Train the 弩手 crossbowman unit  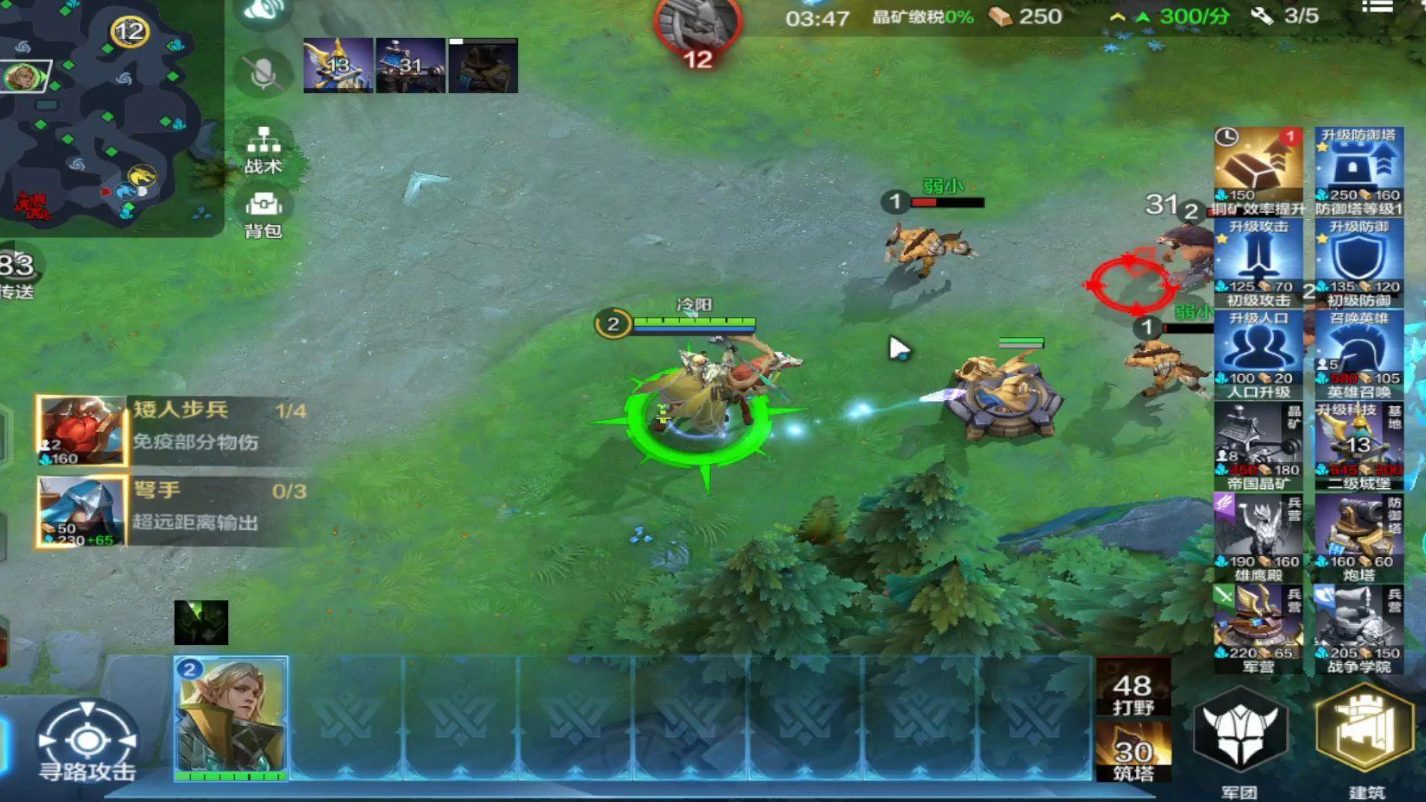pos(82,511)
